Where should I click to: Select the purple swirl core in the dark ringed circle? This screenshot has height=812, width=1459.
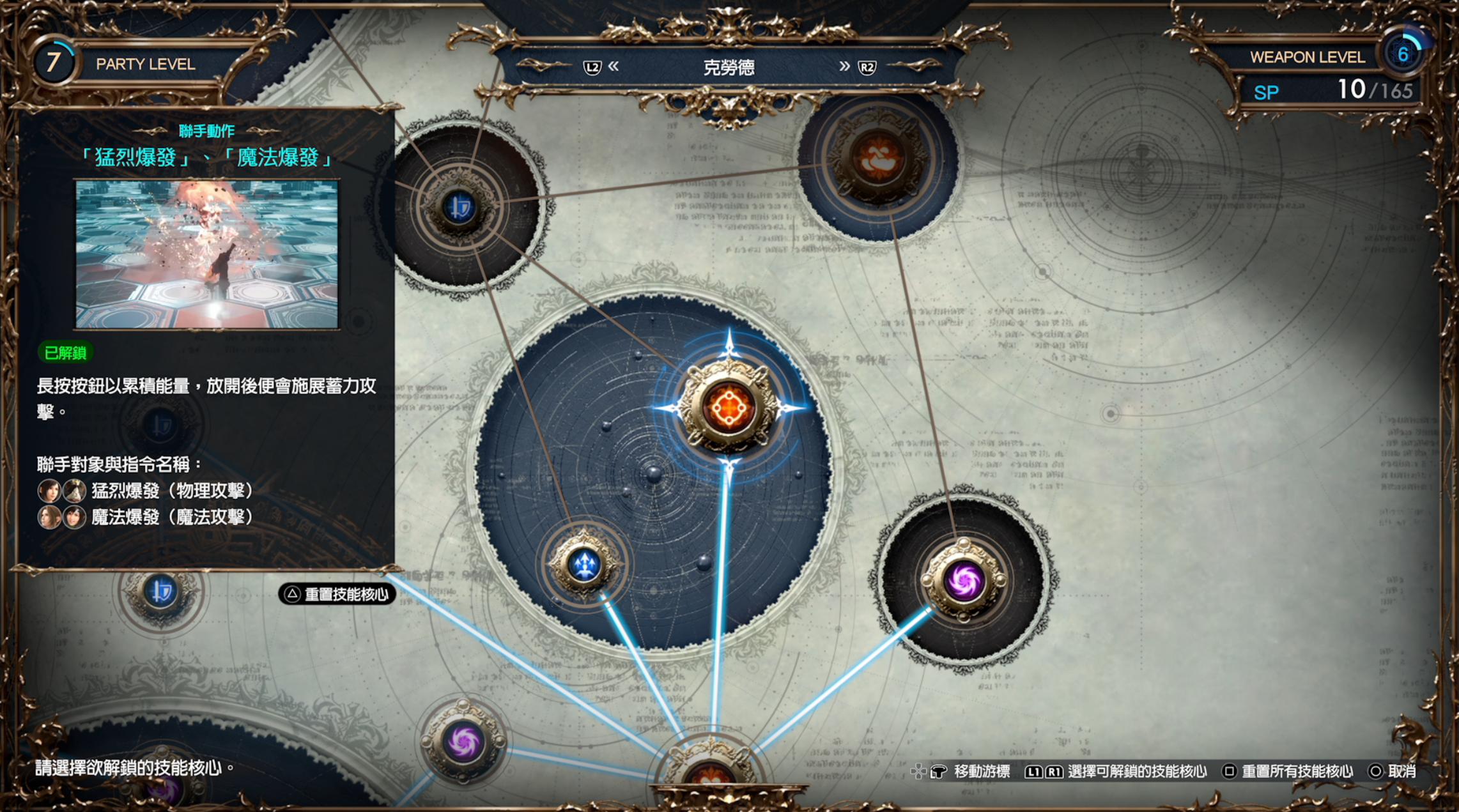964,581
